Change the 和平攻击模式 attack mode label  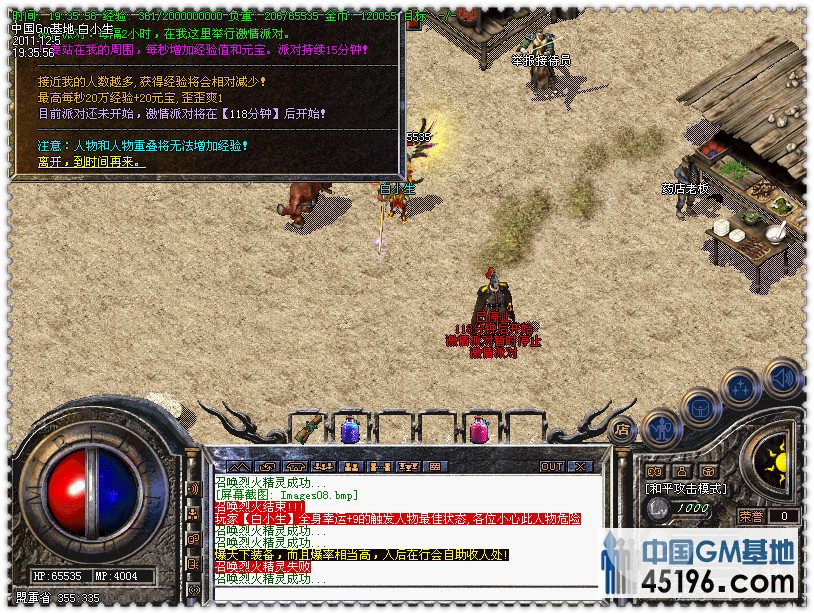pos(686,489)
